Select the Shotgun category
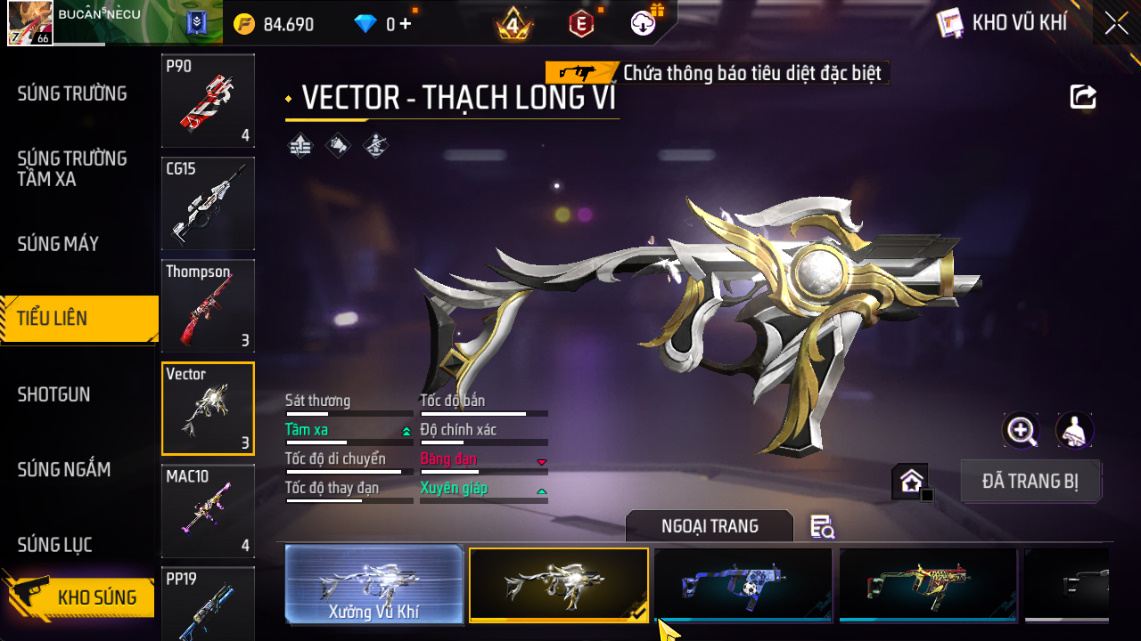This screenshot has width=1141, height=641. (54, 395)
